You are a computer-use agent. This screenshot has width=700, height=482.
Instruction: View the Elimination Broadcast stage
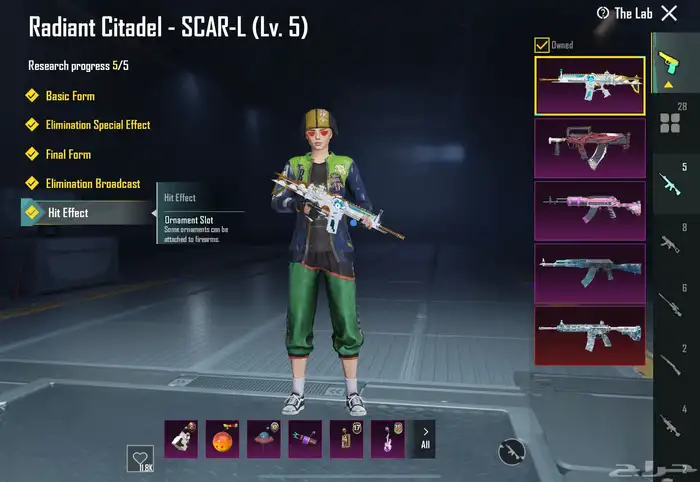92,184
